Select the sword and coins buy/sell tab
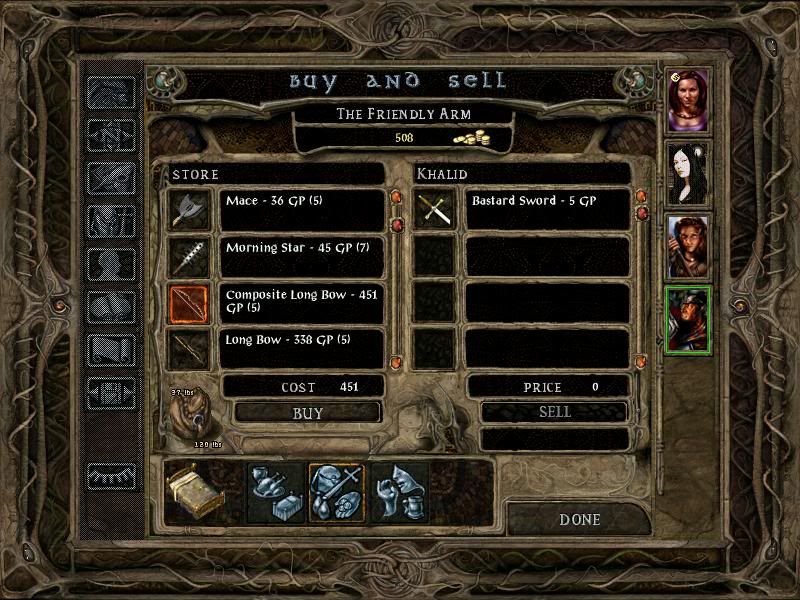Viewport: 800px width, 600px height. (x=336, y=493)
